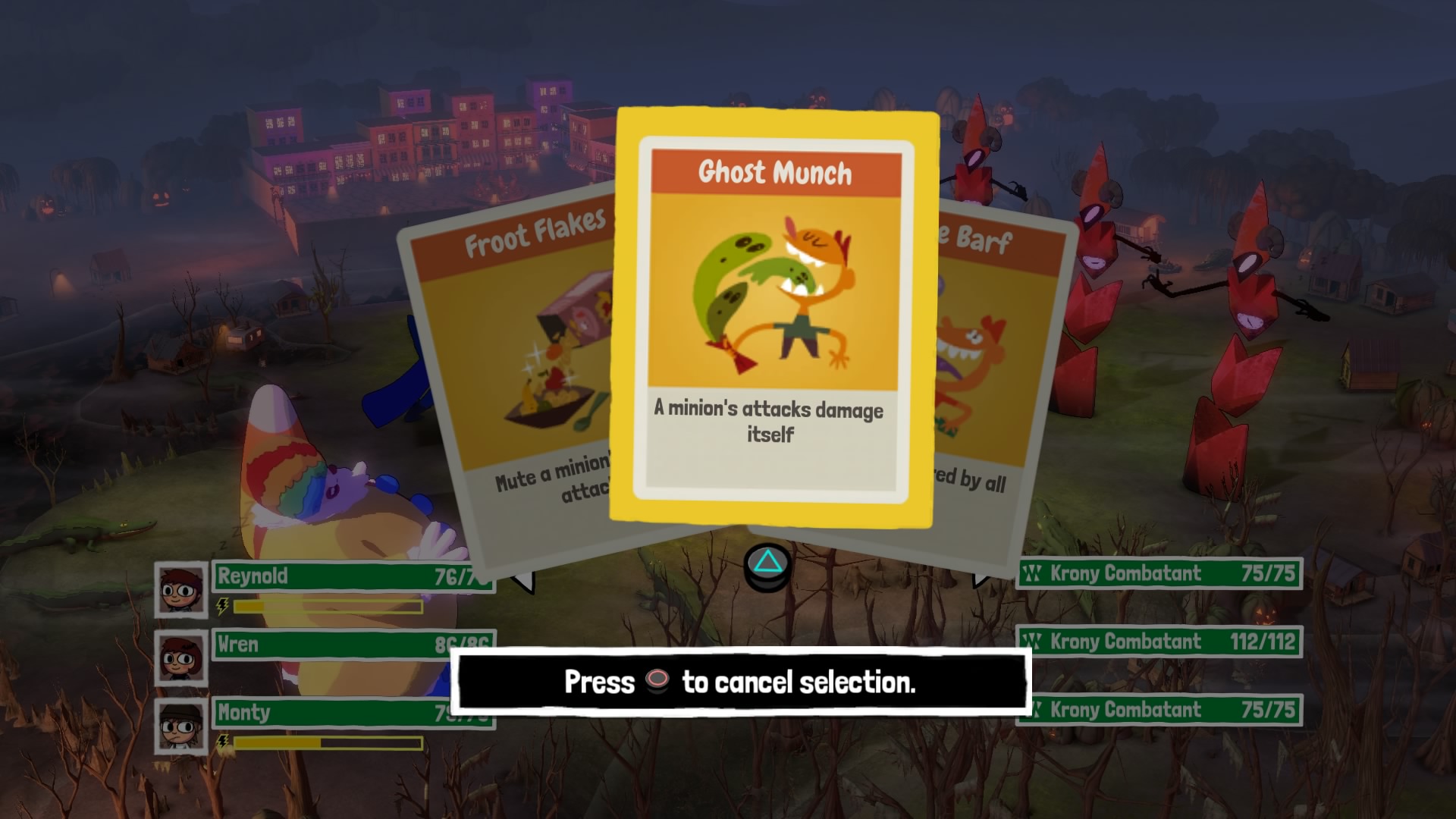The image size is (1456, 819).
Task: Click the lightning bolt next to Reynold's energy bar
Action: coord(221,605)
